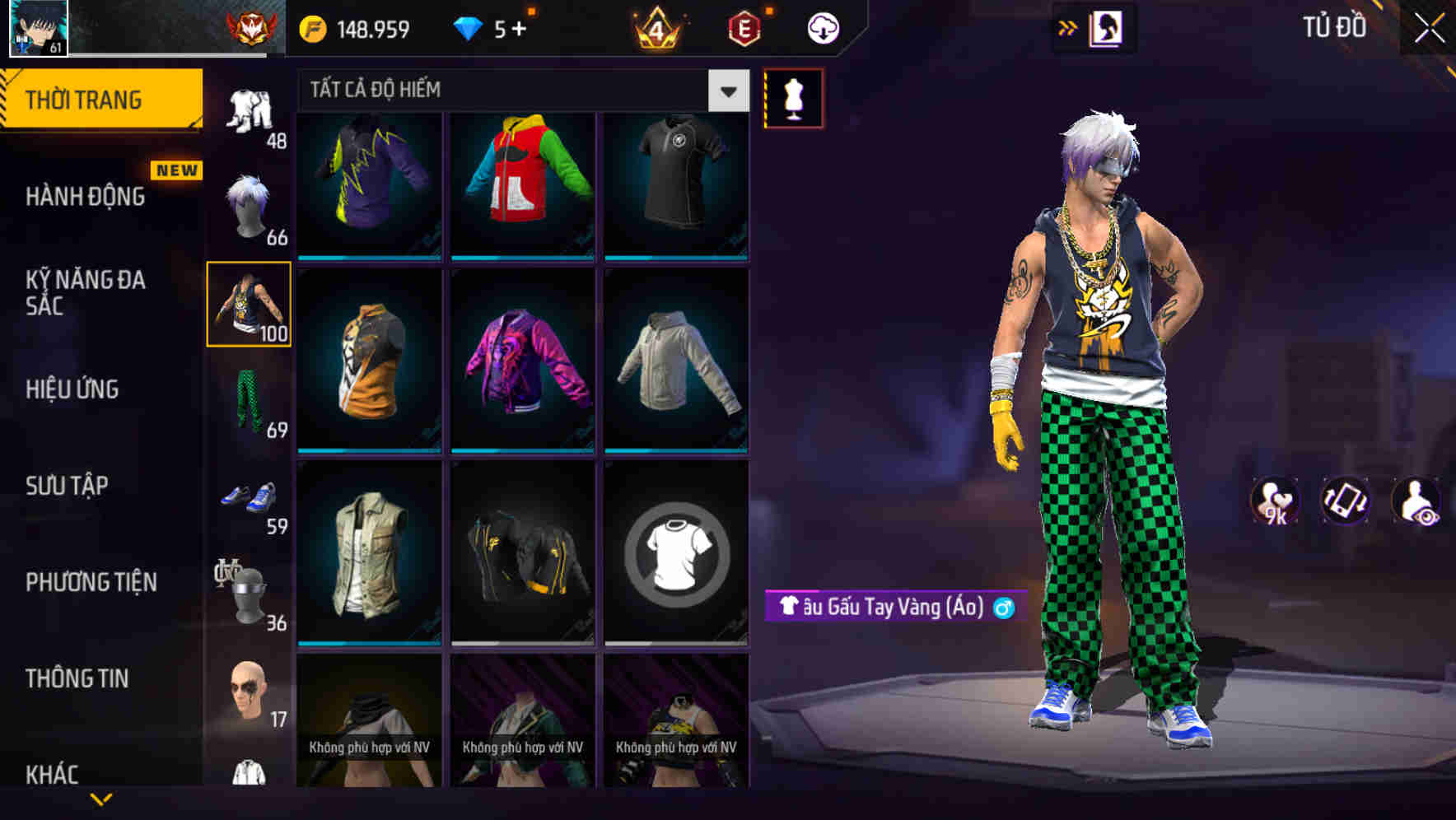Click the mannequin try-on icon
Screen dimensions: 1456x820
793,96
